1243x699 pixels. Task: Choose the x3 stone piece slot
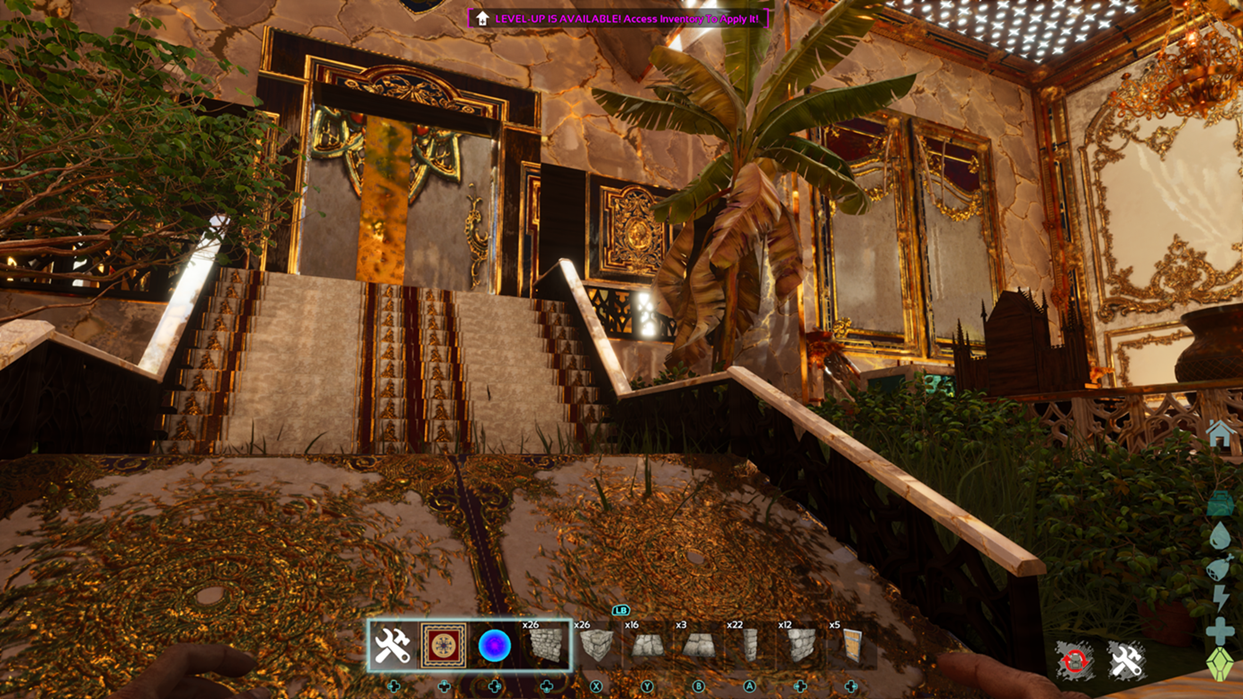pos(698,646)
